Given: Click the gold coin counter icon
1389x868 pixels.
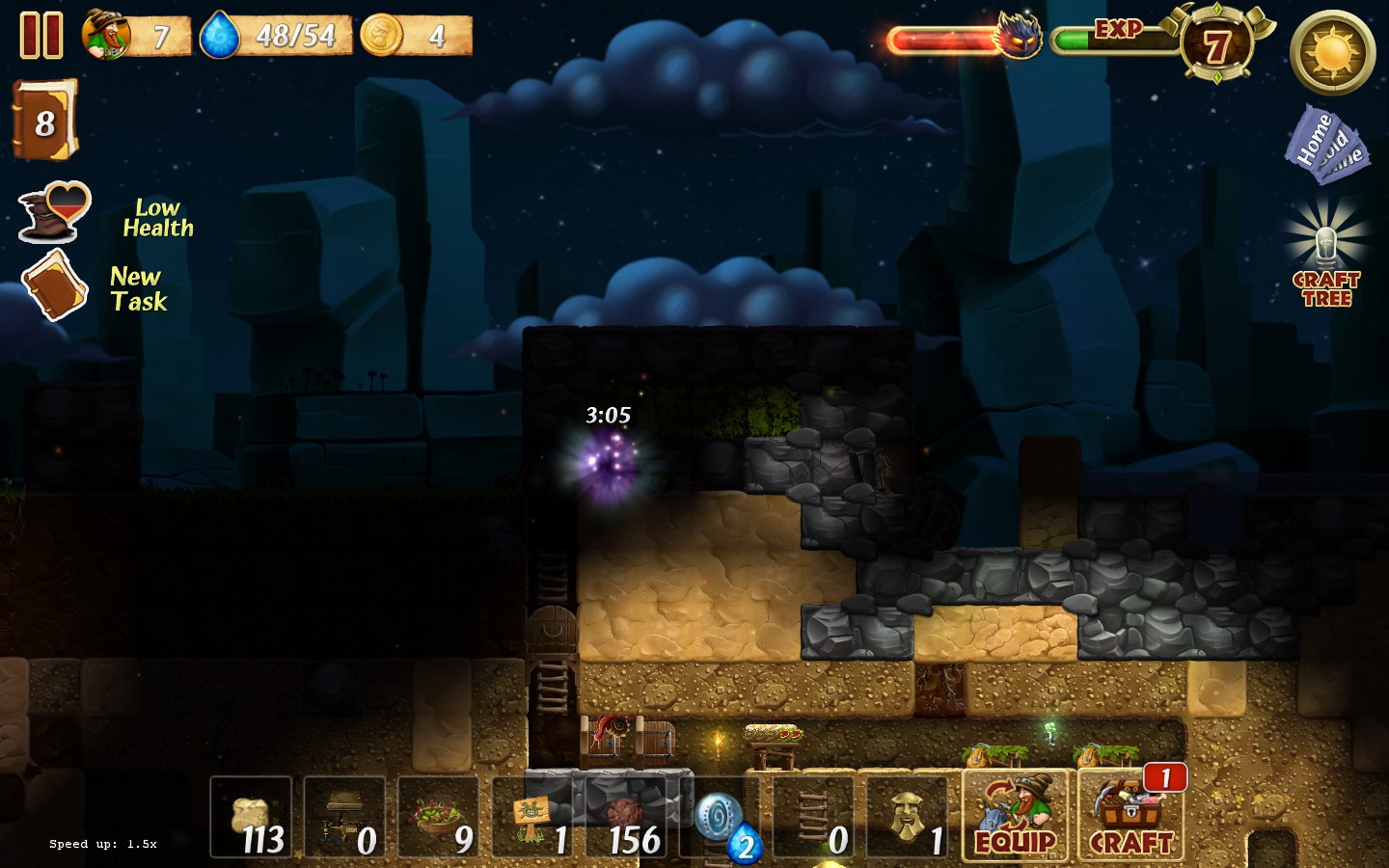Looking at the screenshot, I should (382, 36).
